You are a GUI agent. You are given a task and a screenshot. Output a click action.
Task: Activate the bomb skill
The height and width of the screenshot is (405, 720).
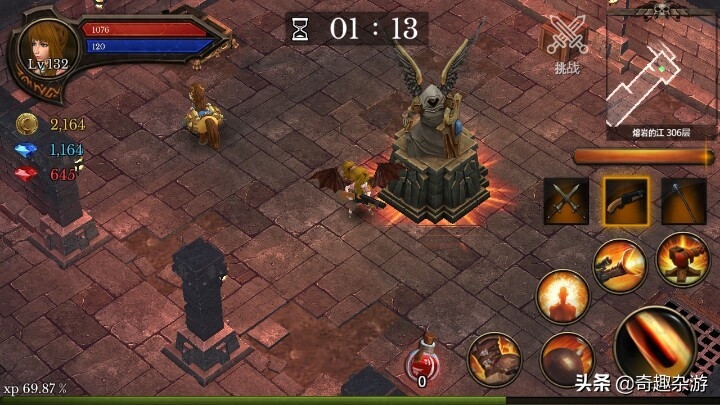(x=567, y=361)
